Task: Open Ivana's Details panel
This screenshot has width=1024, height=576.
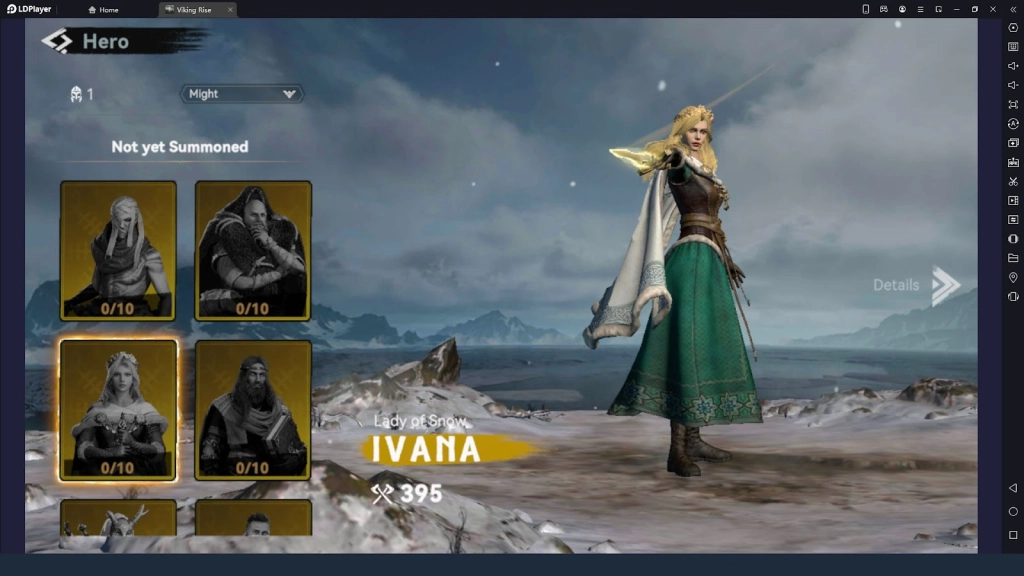Action: (916, 285)
